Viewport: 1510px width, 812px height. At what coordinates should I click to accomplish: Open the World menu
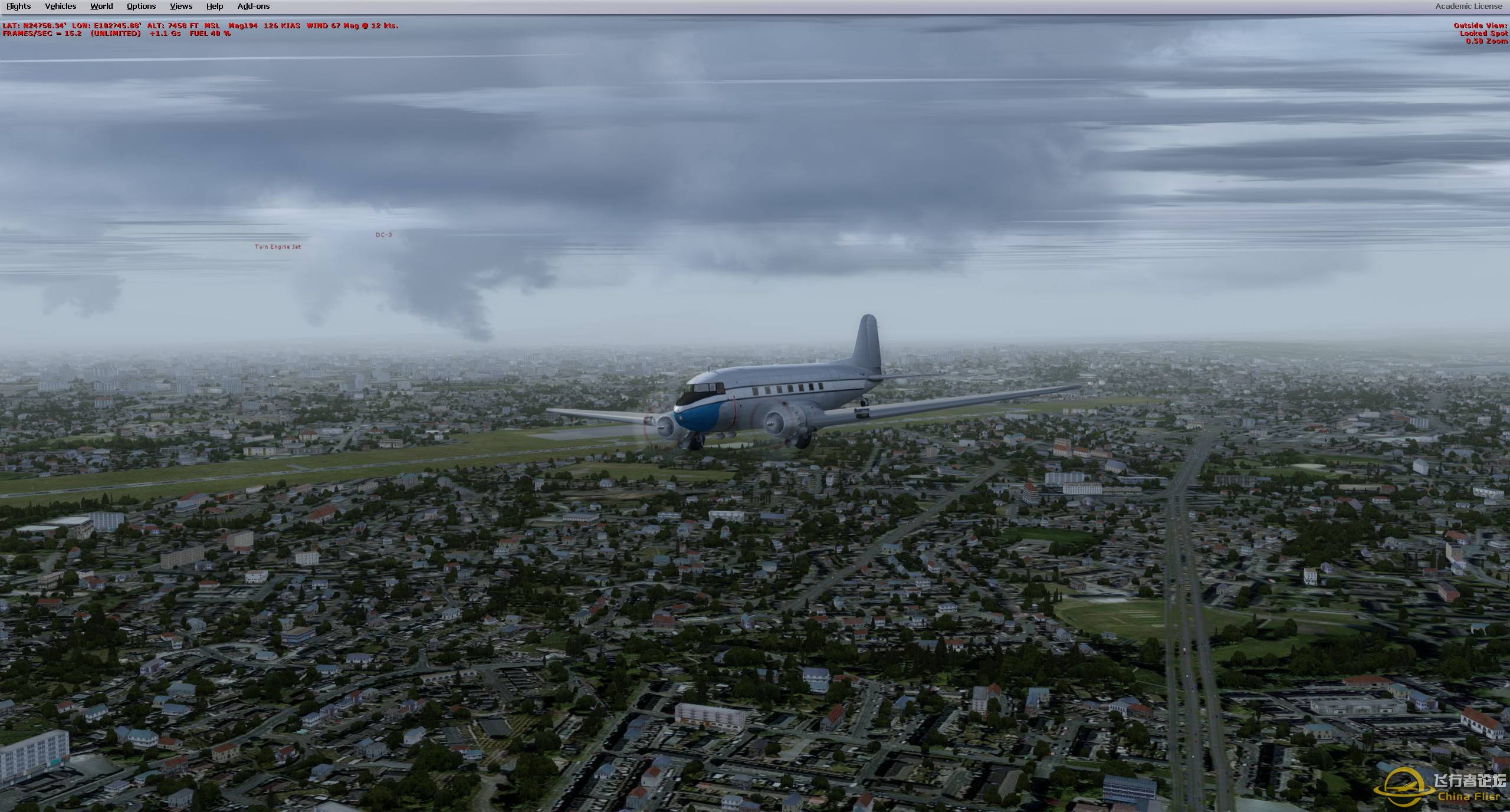101,6
